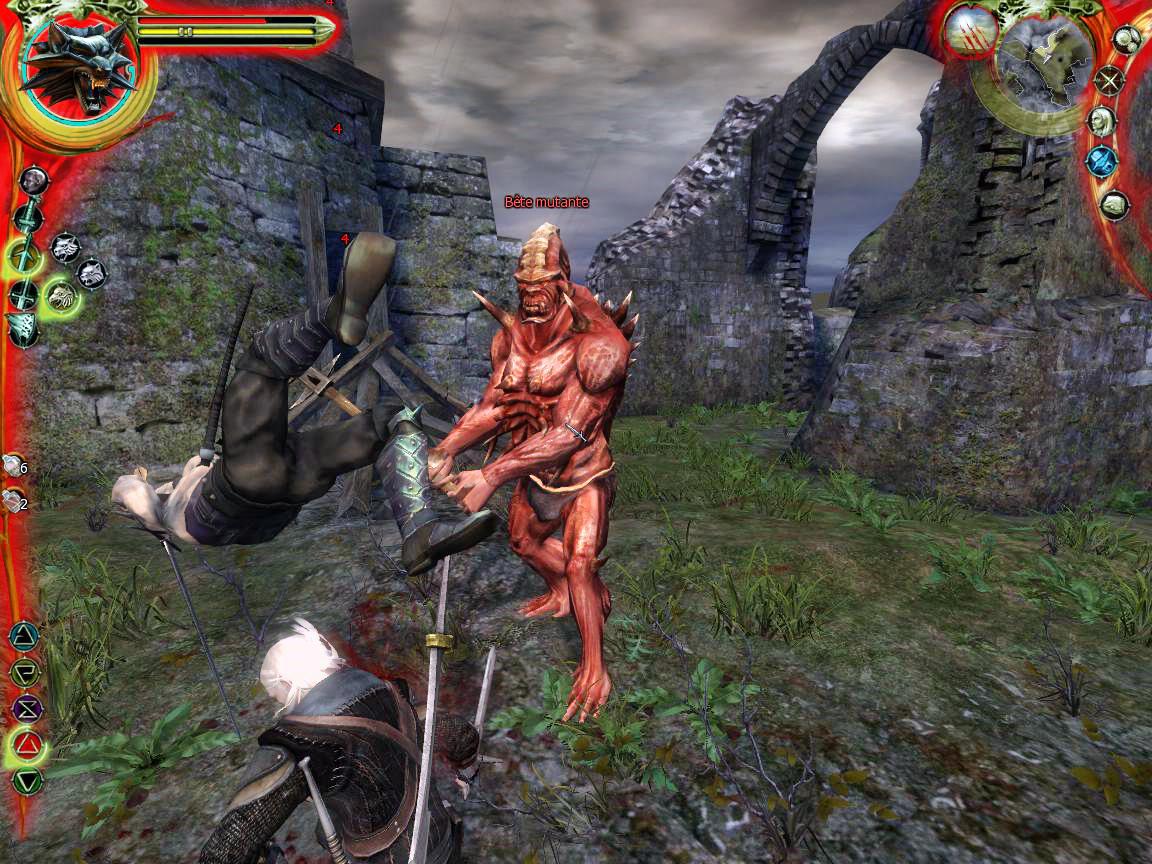
Task: Select the green inverted-triangle Axii sign
Action: tap(26, 780)
